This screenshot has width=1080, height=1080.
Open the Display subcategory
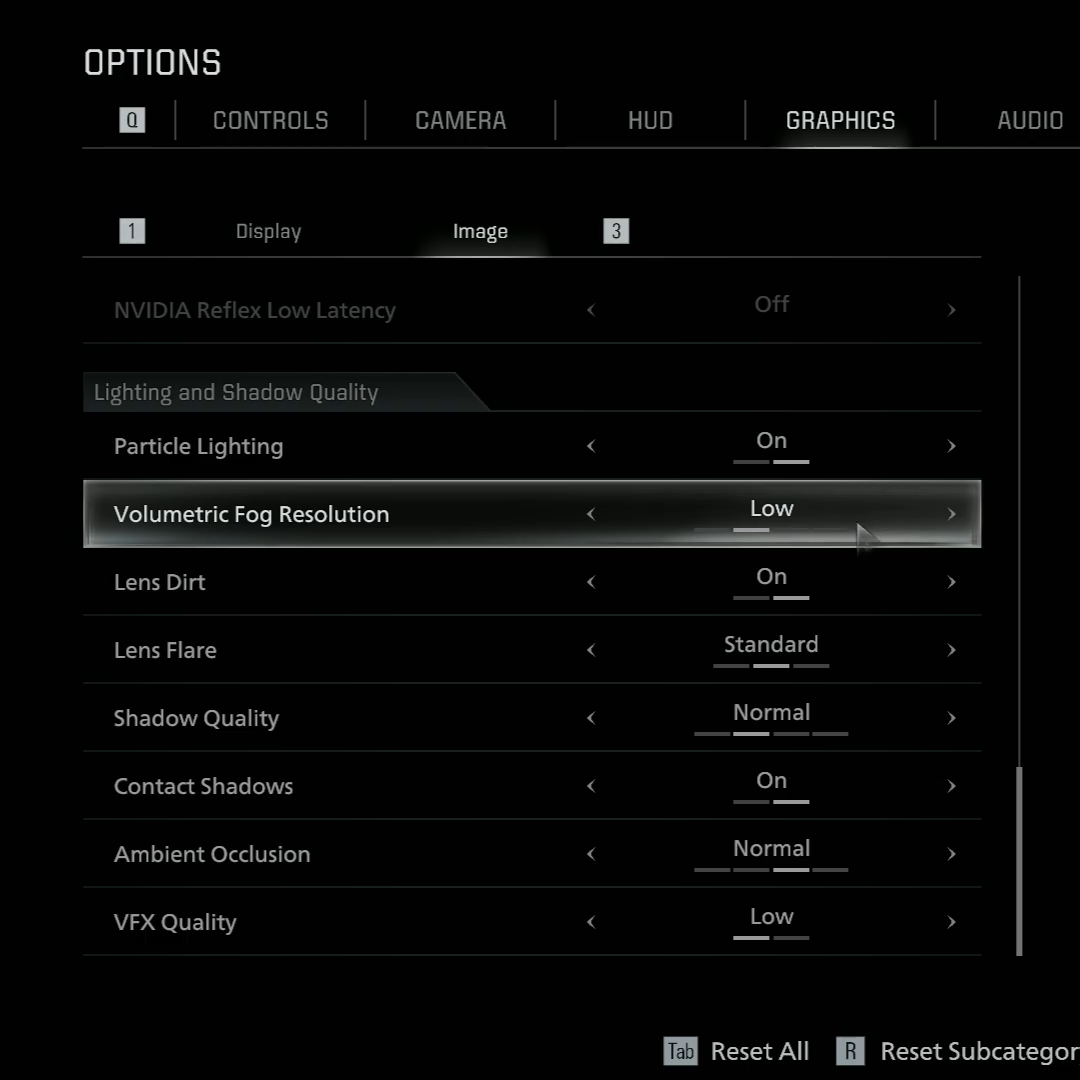click(x=268, y=232)
